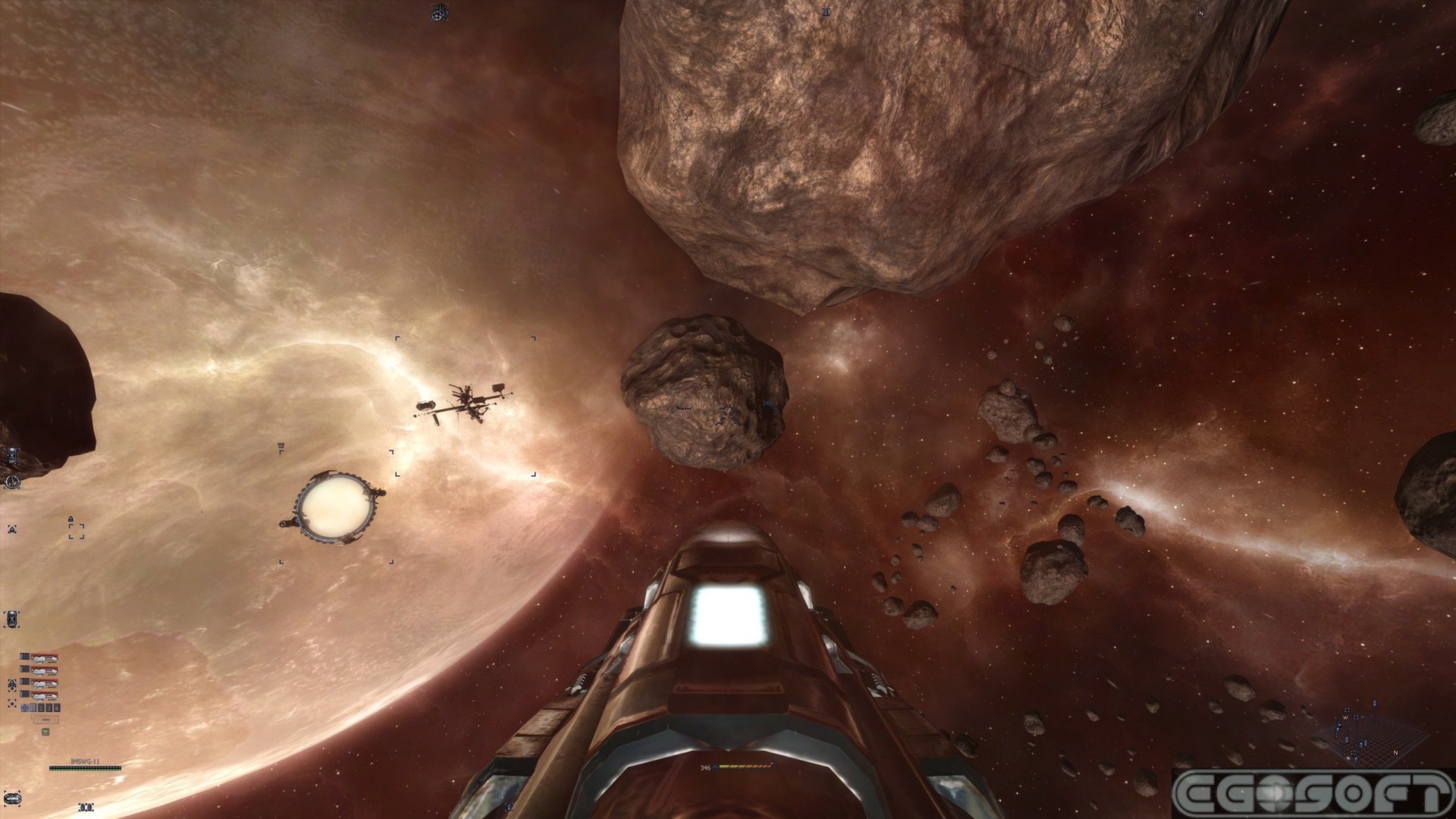
Task: Enable weapon group 4
Action: (57, 708)
